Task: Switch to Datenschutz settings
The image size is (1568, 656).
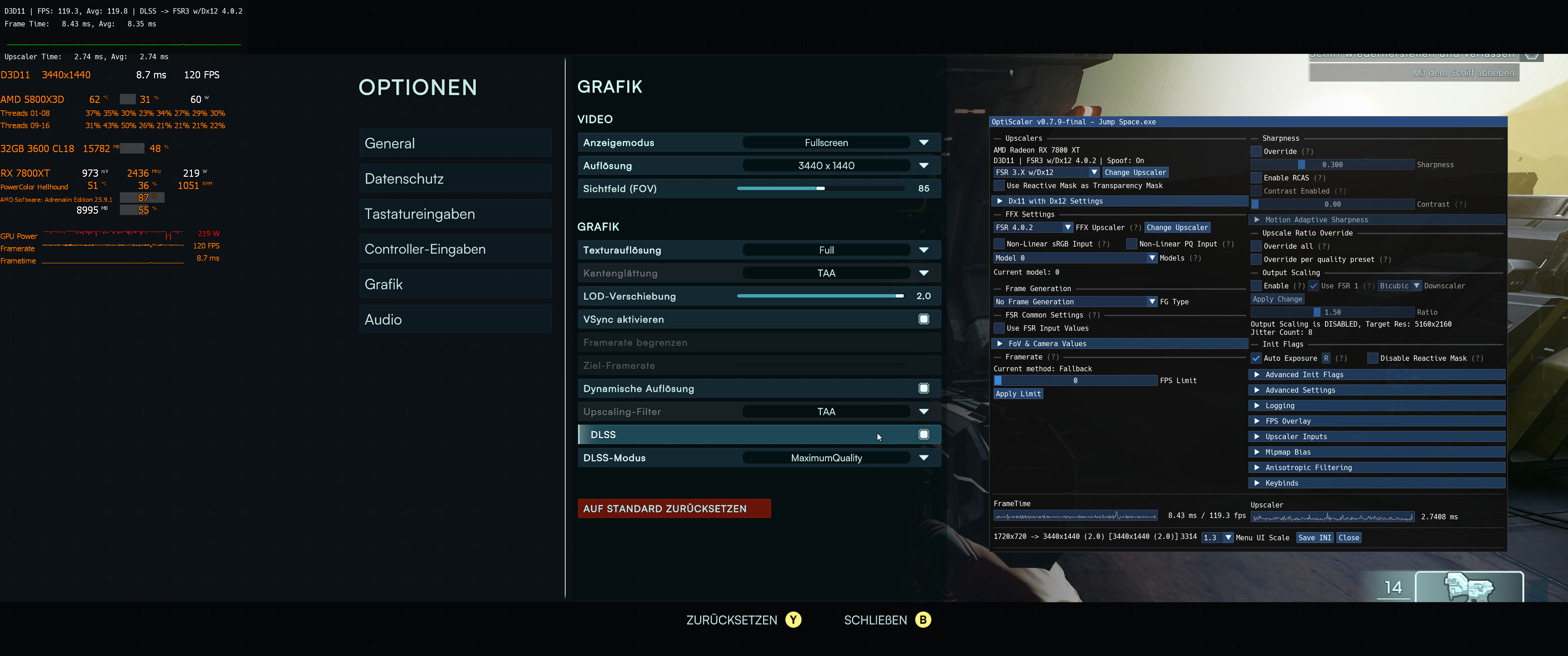Action: 455,179
